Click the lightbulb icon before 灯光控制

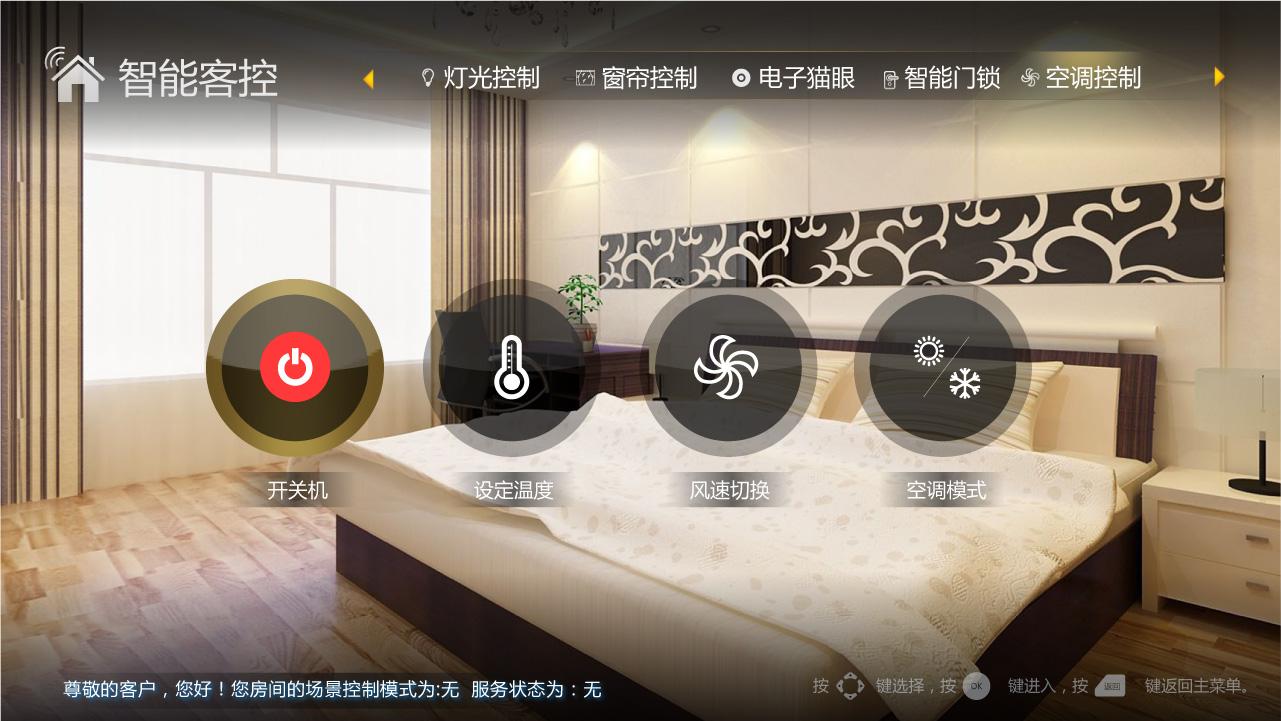tap(426, 78)
